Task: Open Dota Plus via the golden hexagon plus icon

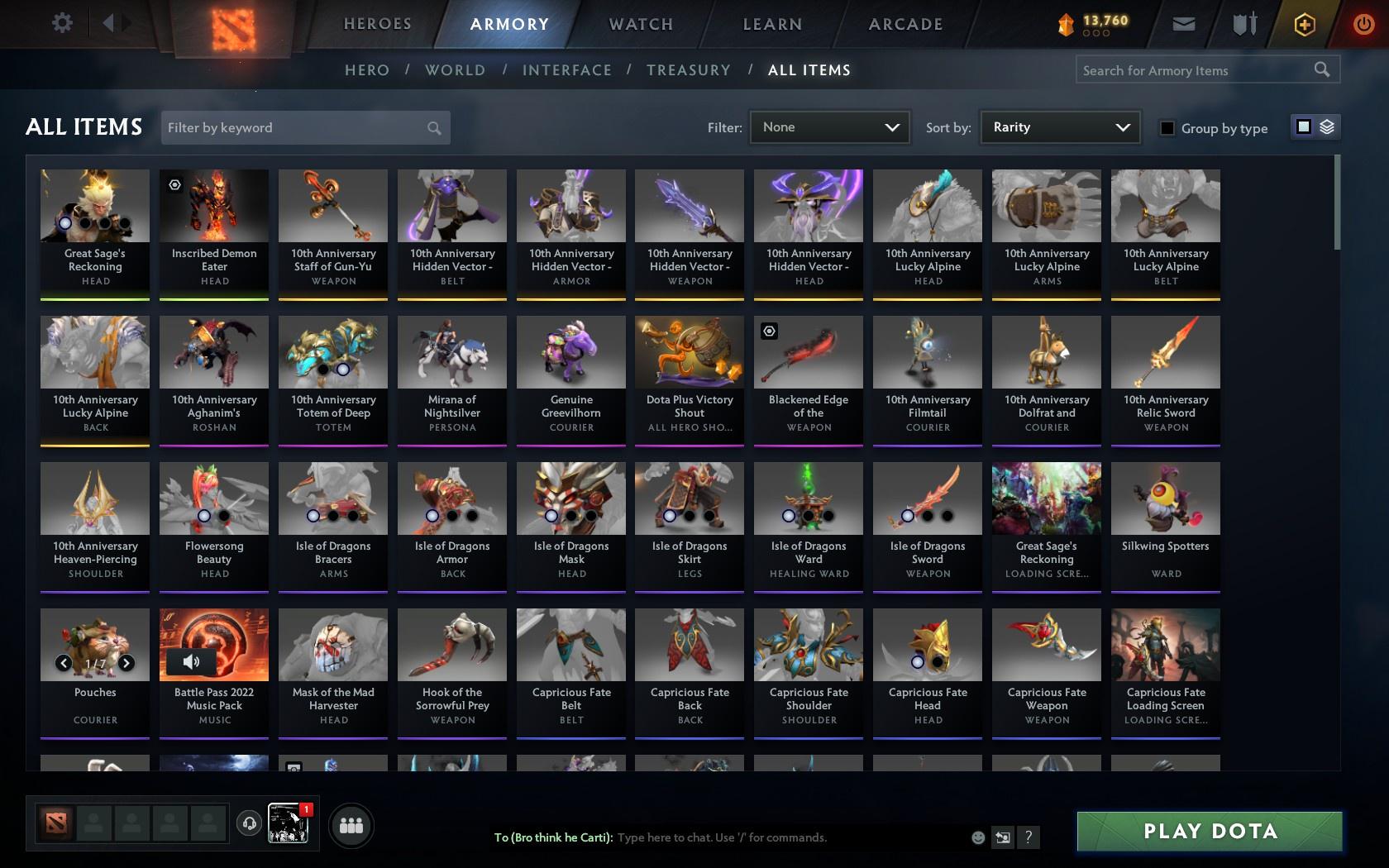Action: (x=1305, y=24)
